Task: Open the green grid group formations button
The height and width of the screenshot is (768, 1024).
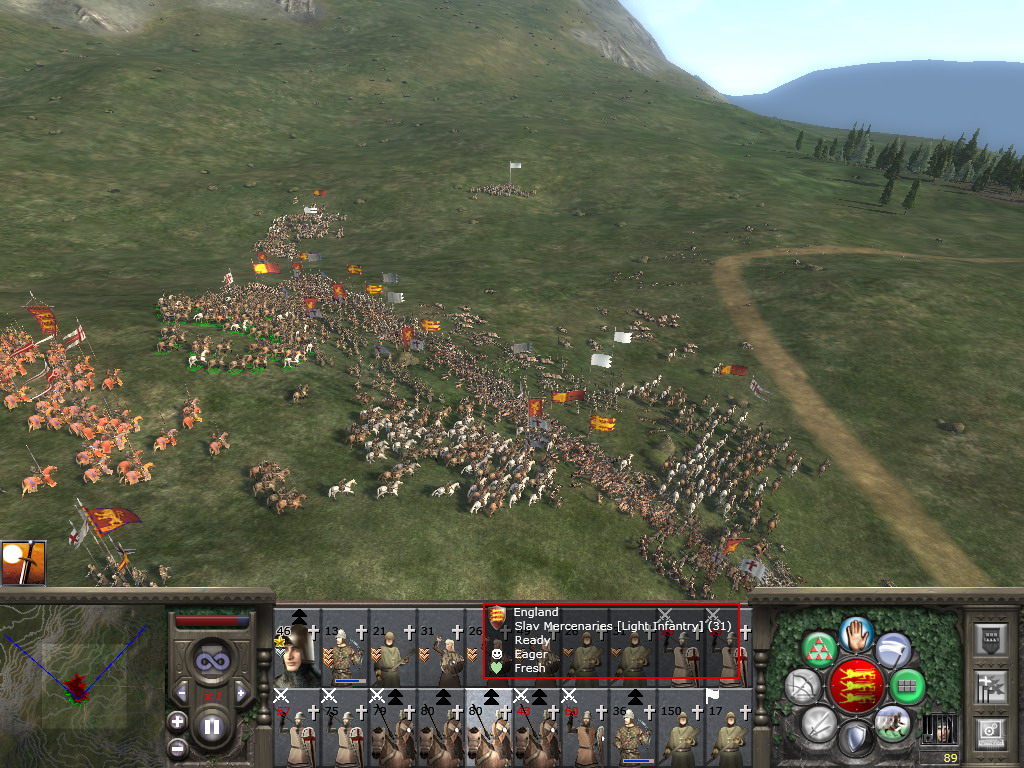Action: pos(907,686)
